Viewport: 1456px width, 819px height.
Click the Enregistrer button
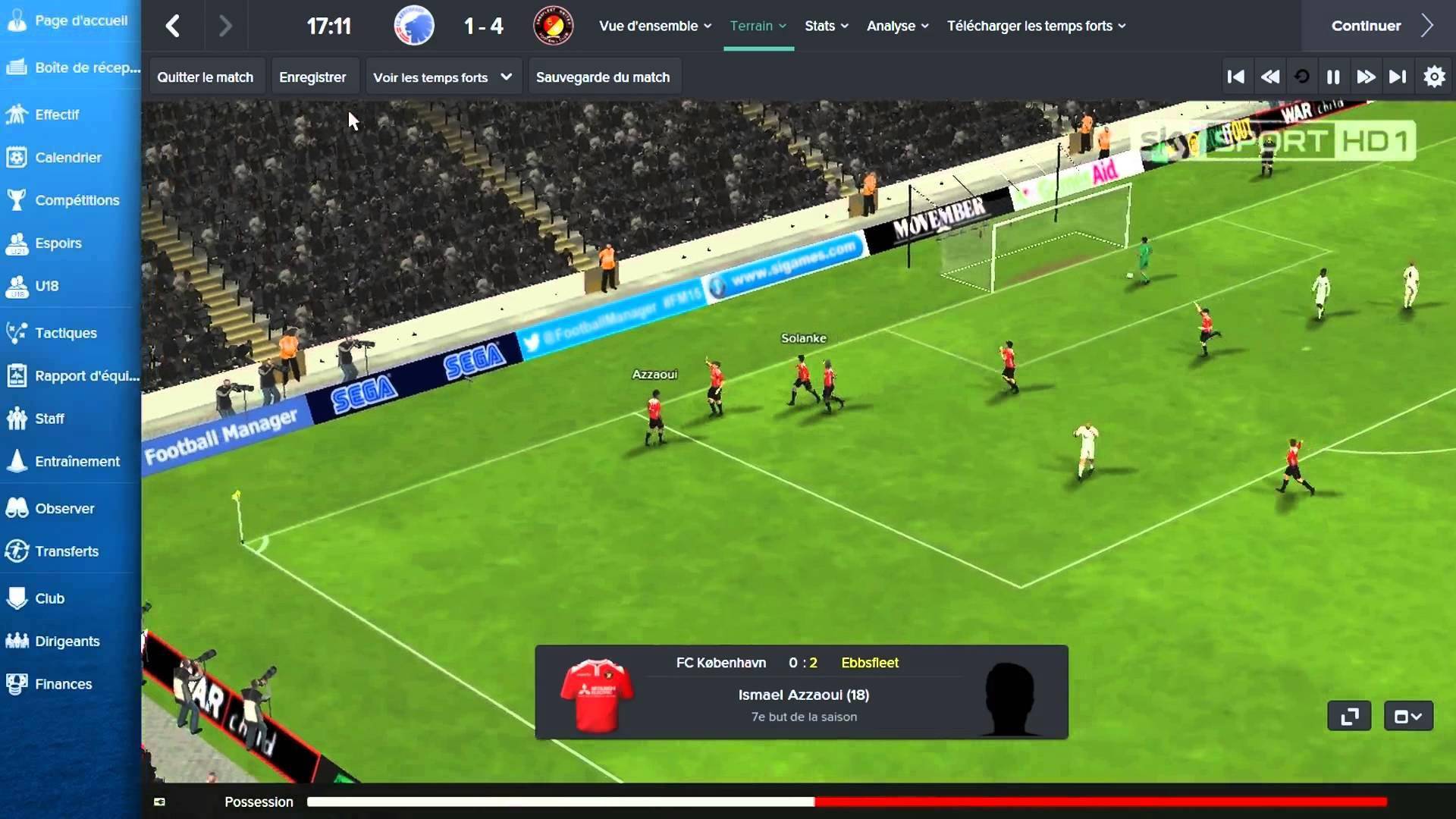(x=312, y=77)
